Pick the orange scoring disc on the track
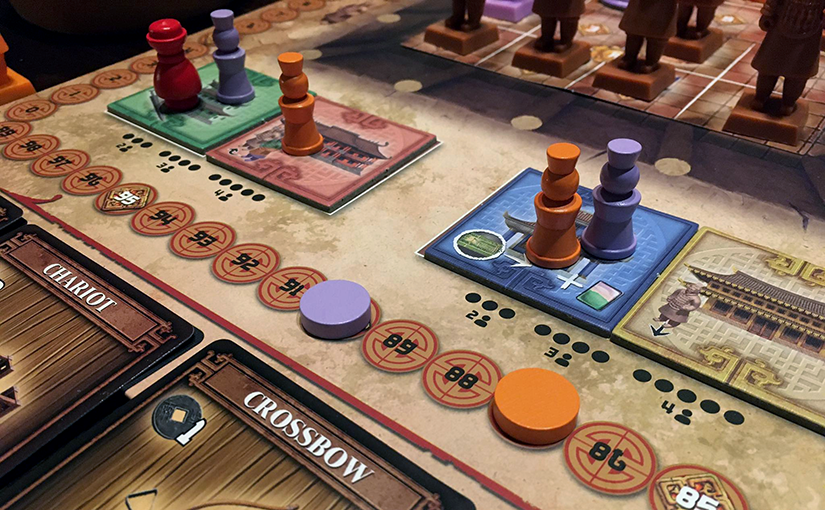825x510 pixels. (536, 403)
